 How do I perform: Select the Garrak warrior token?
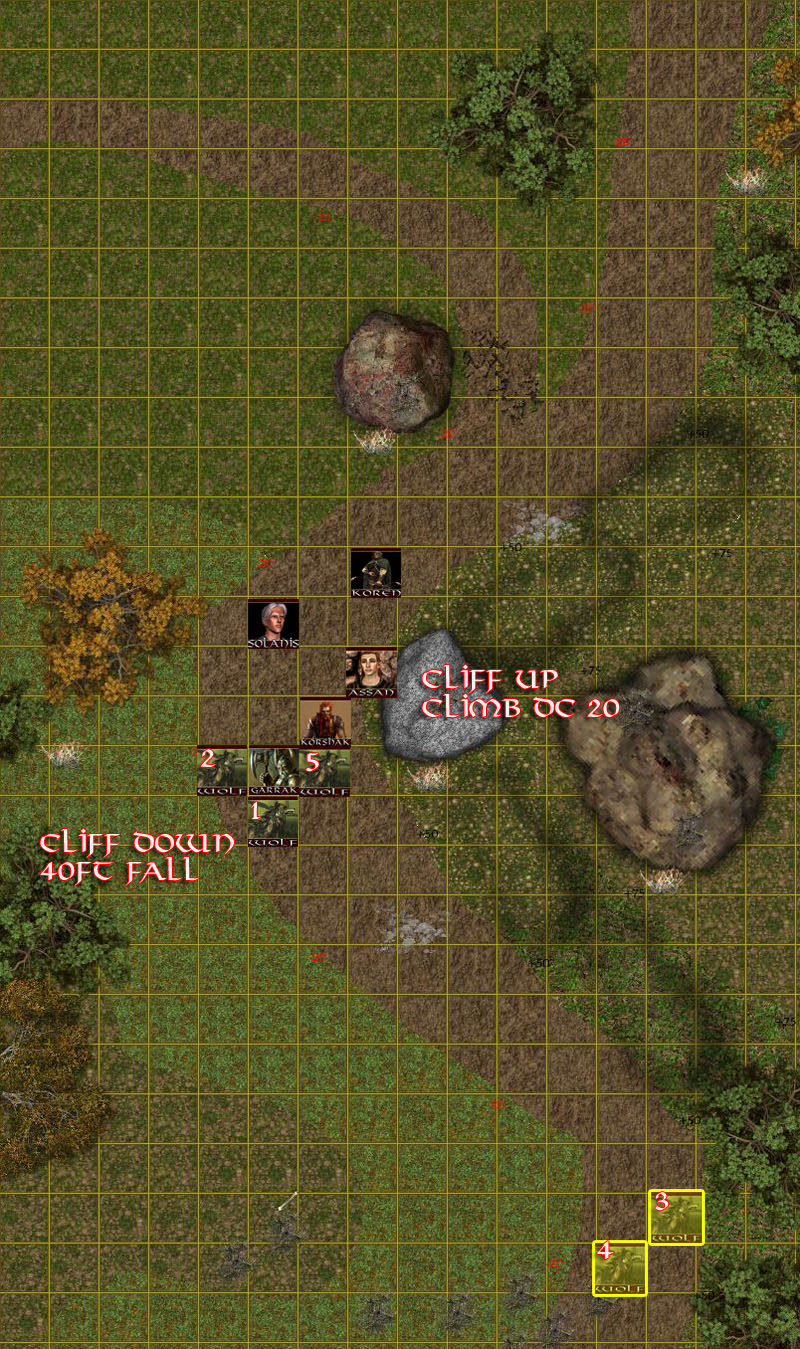(x=273, y=771)
